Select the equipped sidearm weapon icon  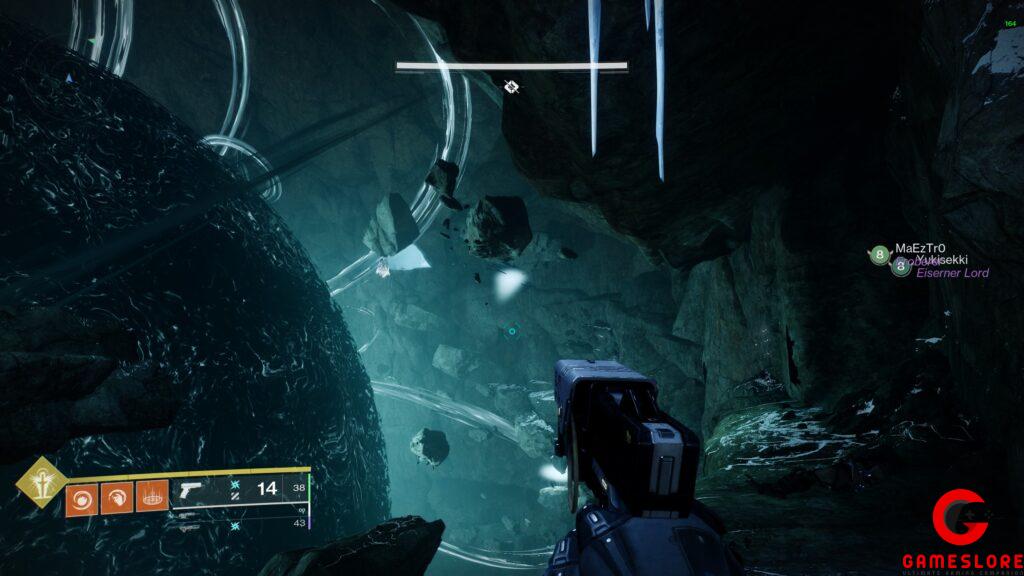click(x=191, y=492)
